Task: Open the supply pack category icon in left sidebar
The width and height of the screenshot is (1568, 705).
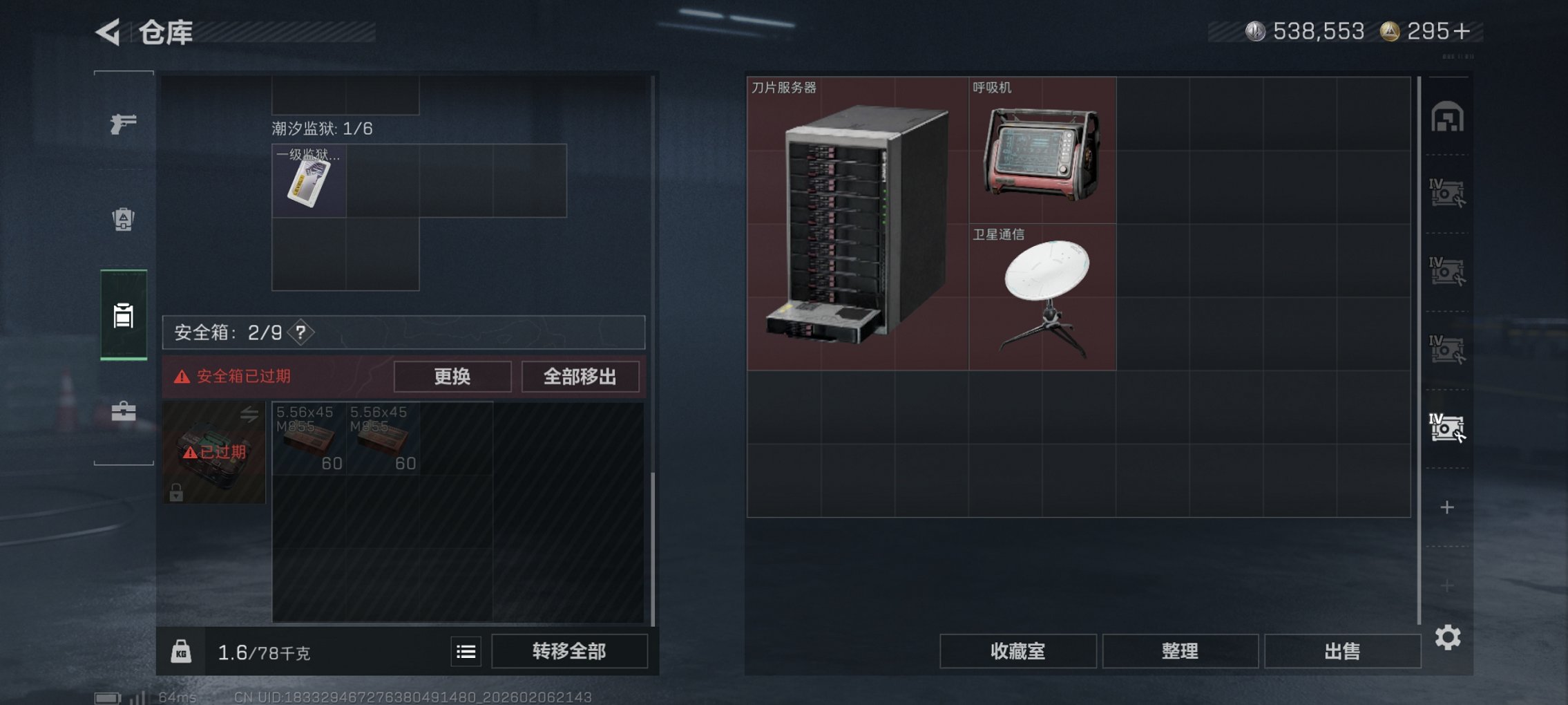Action: pos(122,220)
